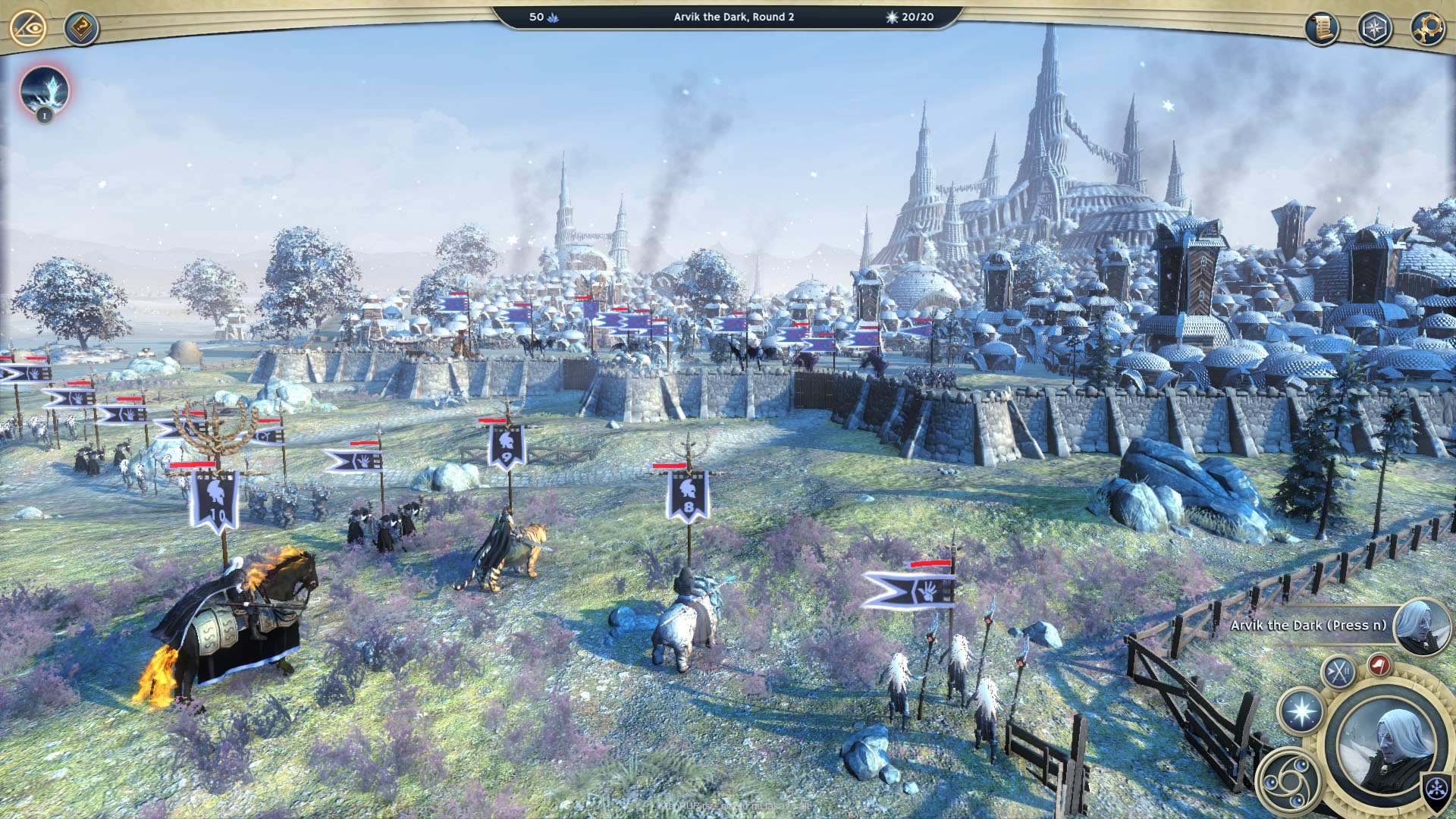1456x819 pixels.
Task: Select the hero banner numbered 8
Action: pyautogui.click(x=688, y=496)
